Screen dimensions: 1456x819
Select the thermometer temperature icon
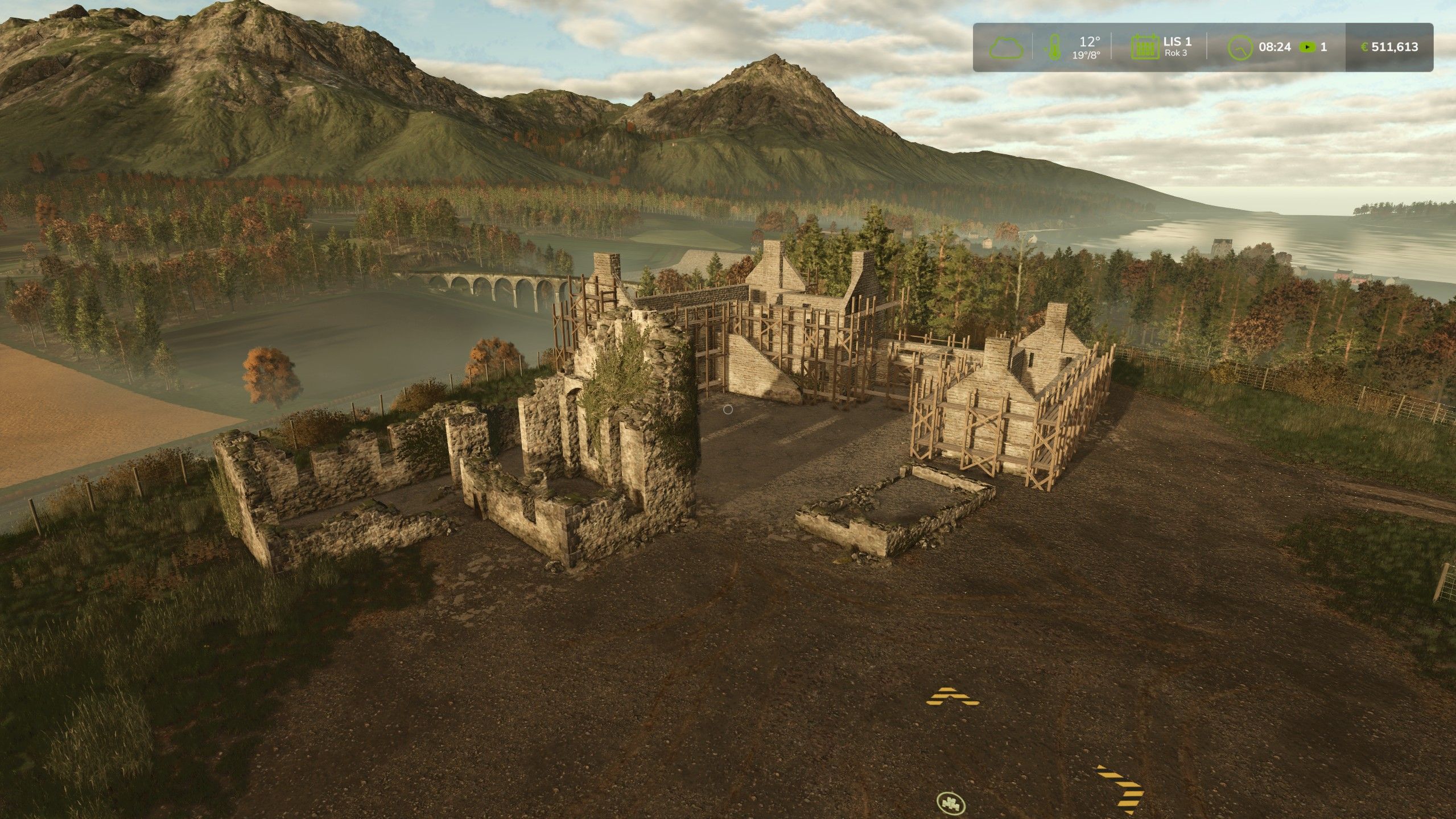(x=1054, y=47)
